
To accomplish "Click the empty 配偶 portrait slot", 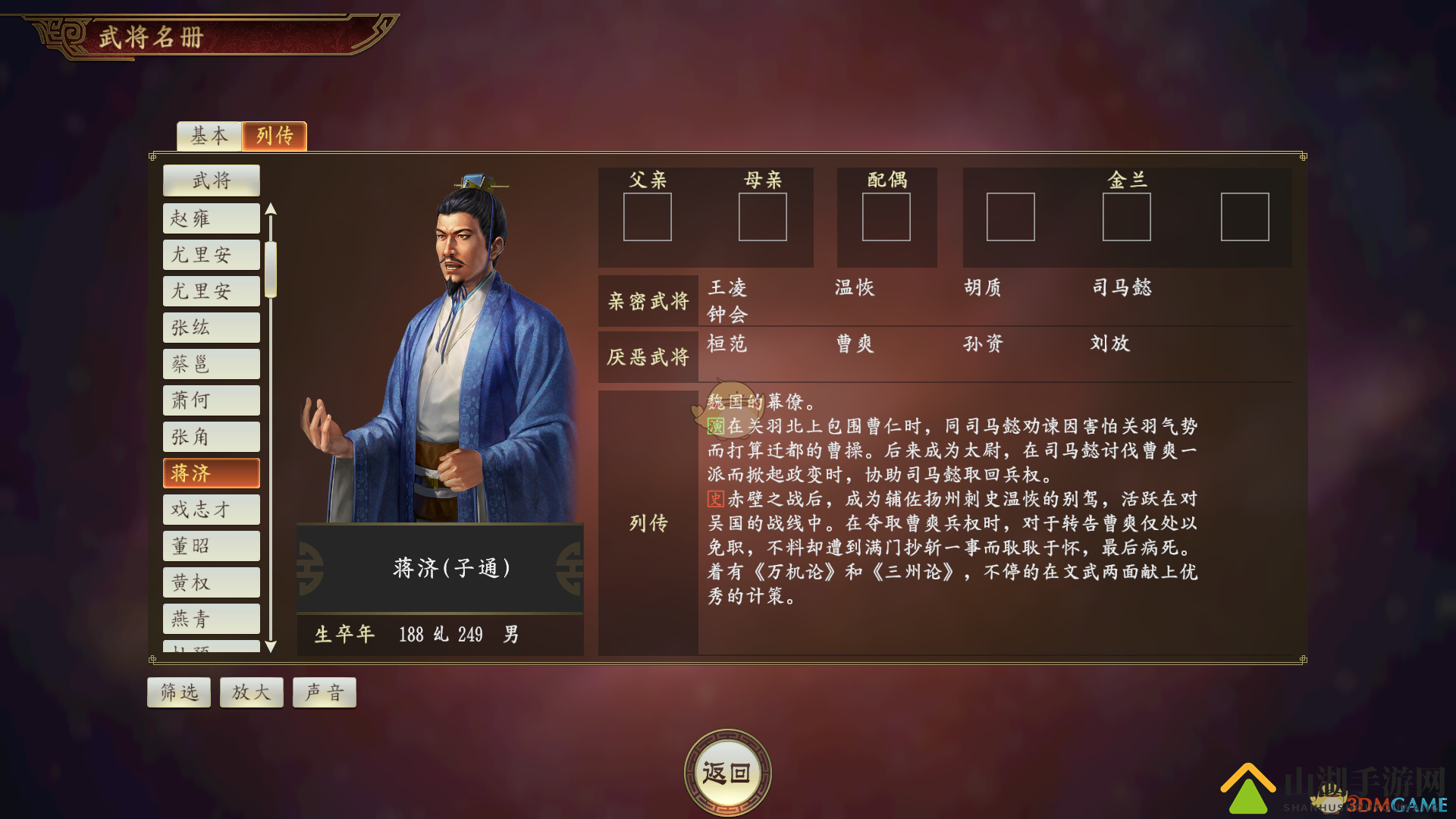I will [x=886, y=218].
